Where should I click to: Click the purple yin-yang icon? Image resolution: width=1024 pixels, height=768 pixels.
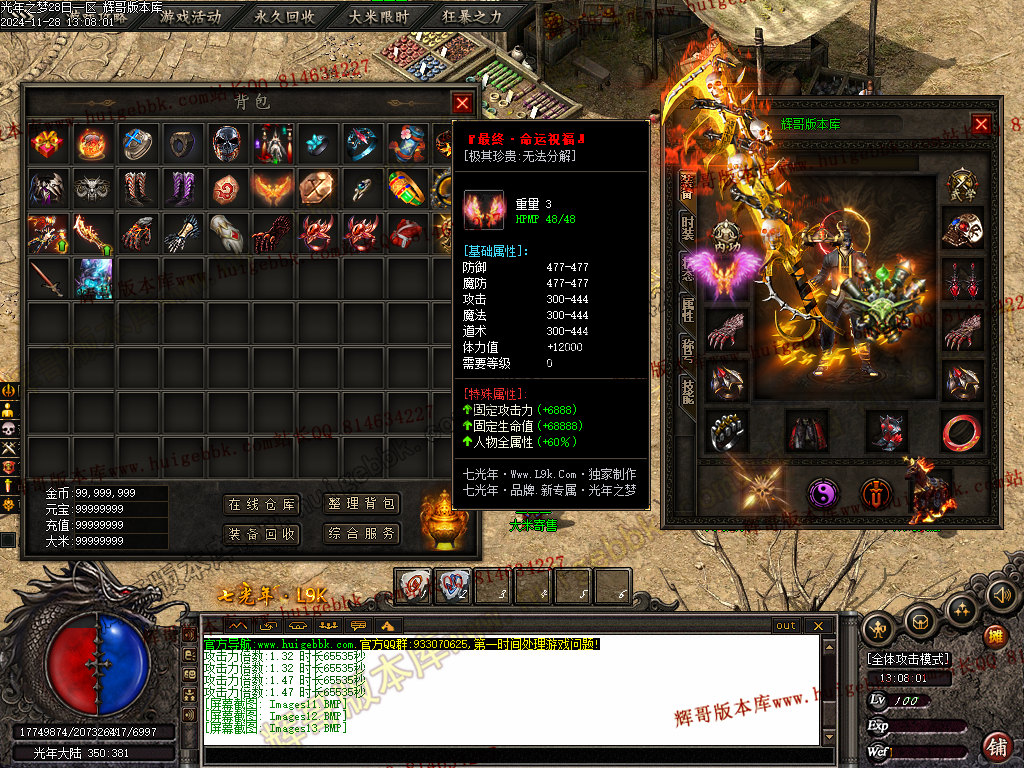[x=823, y=492]
